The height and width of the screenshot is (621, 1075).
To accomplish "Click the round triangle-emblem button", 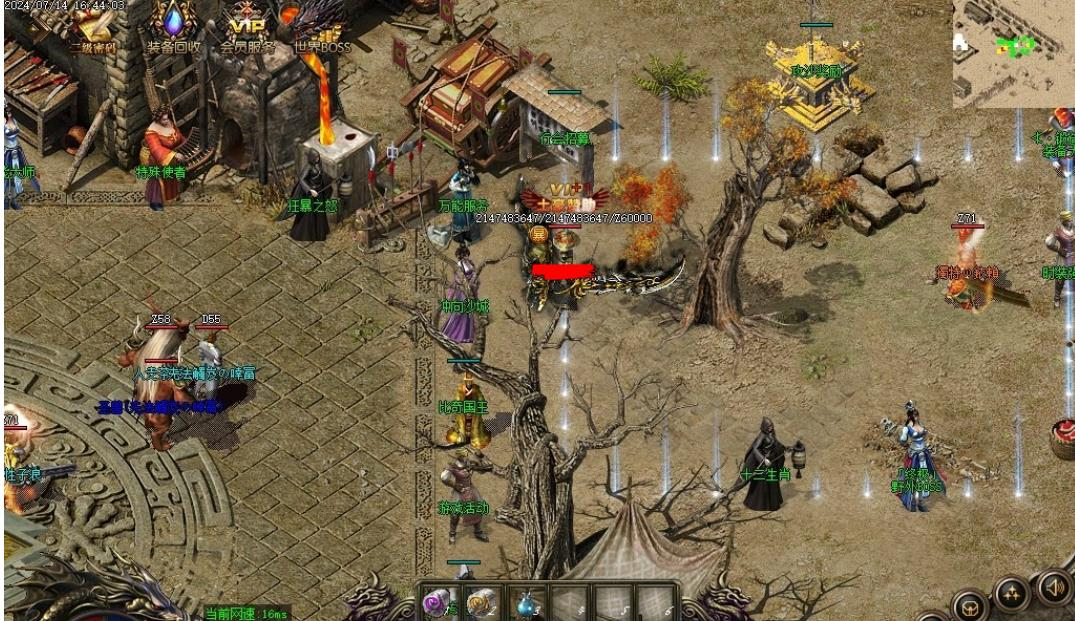I will coord(1011,596).
